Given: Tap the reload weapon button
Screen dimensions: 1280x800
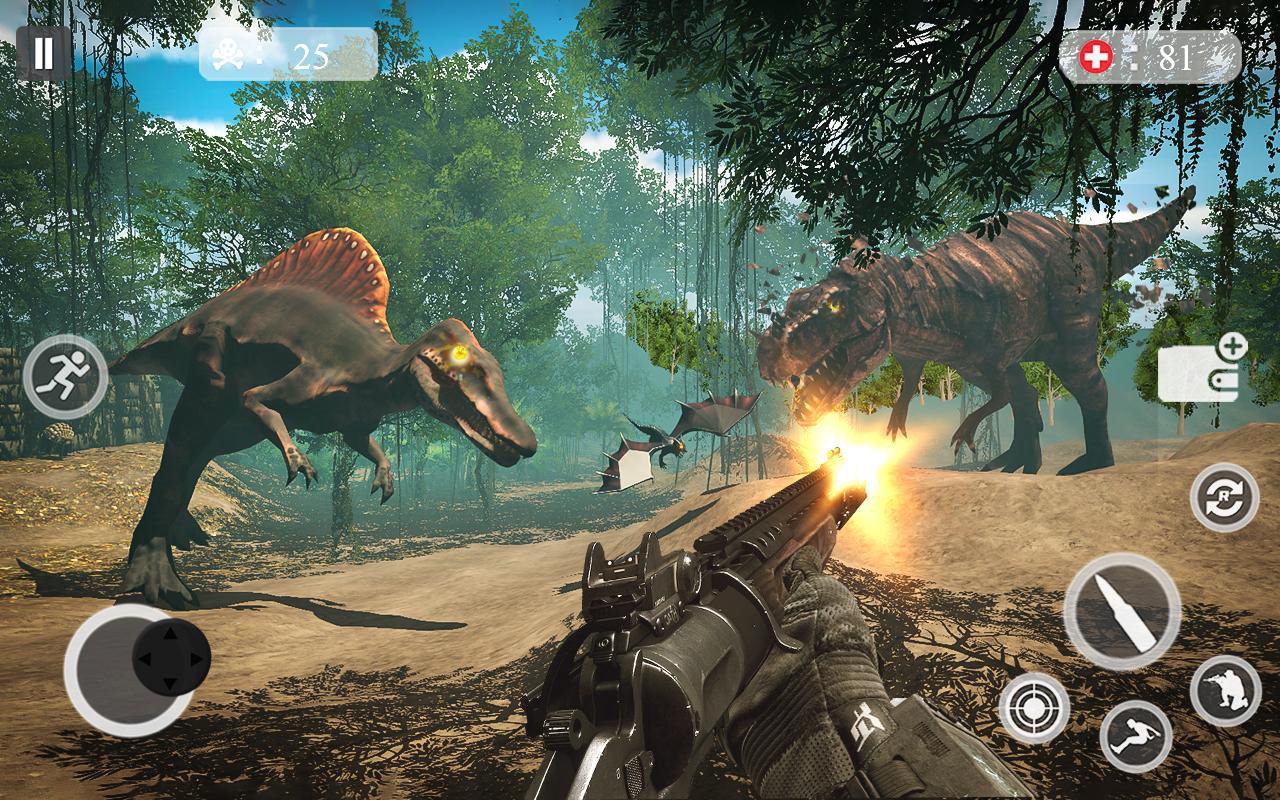Looking at the screenshot, I should [1224, 497].
